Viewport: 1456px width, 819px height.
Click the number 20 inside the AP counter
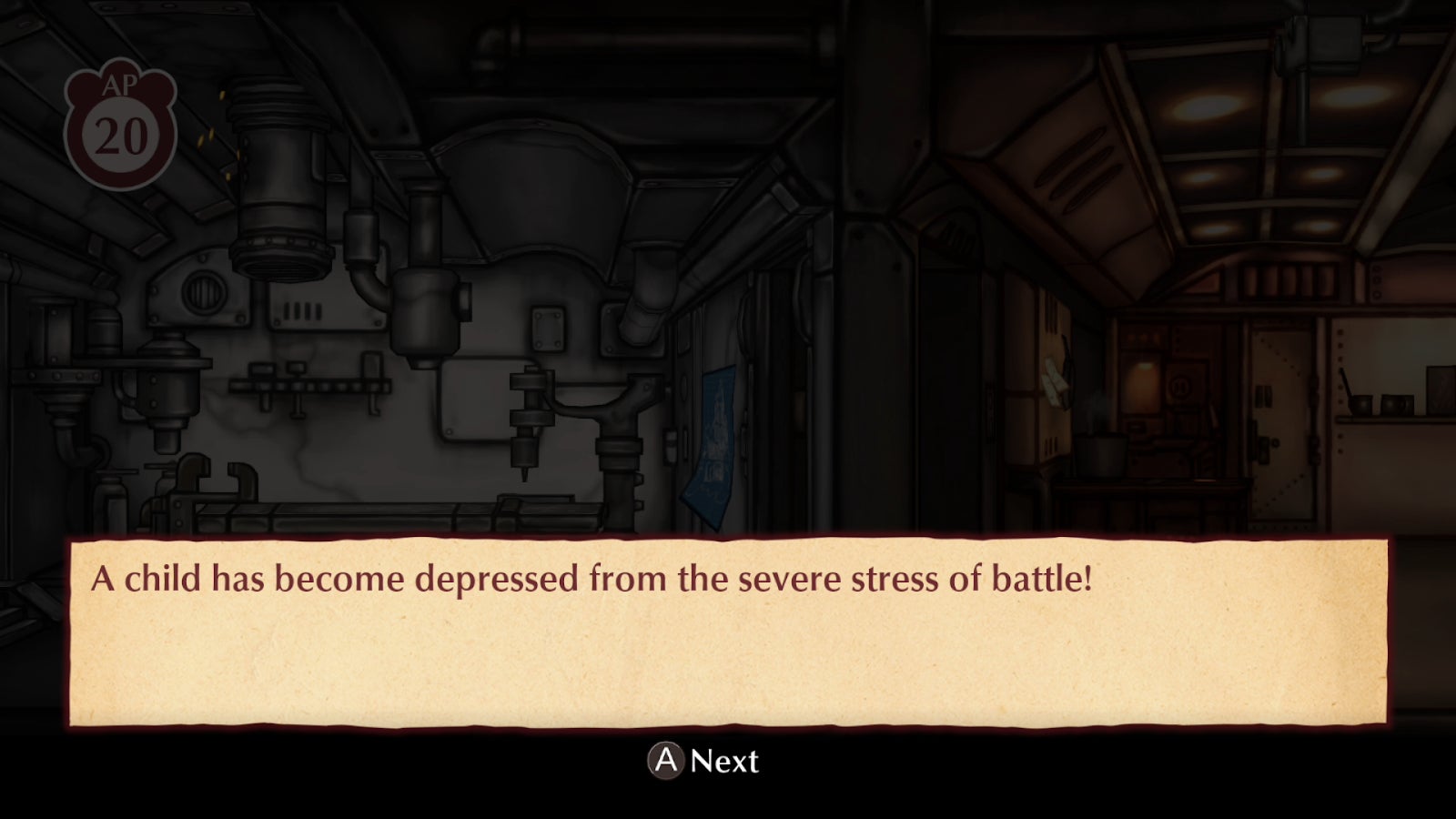coord(121,135)
